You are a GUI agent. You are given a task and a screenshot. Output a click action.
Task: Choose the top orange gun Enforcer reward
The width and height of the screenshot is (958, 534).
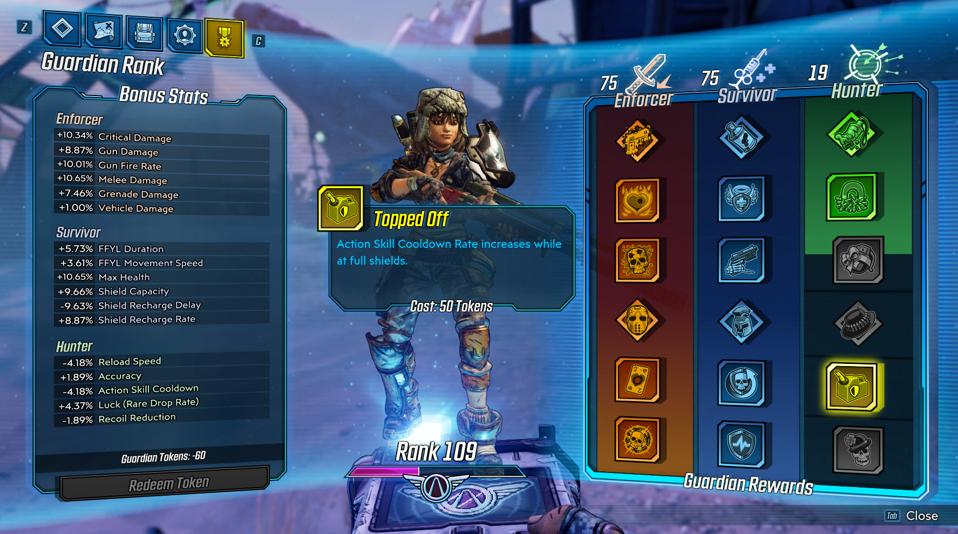[637, 141]
